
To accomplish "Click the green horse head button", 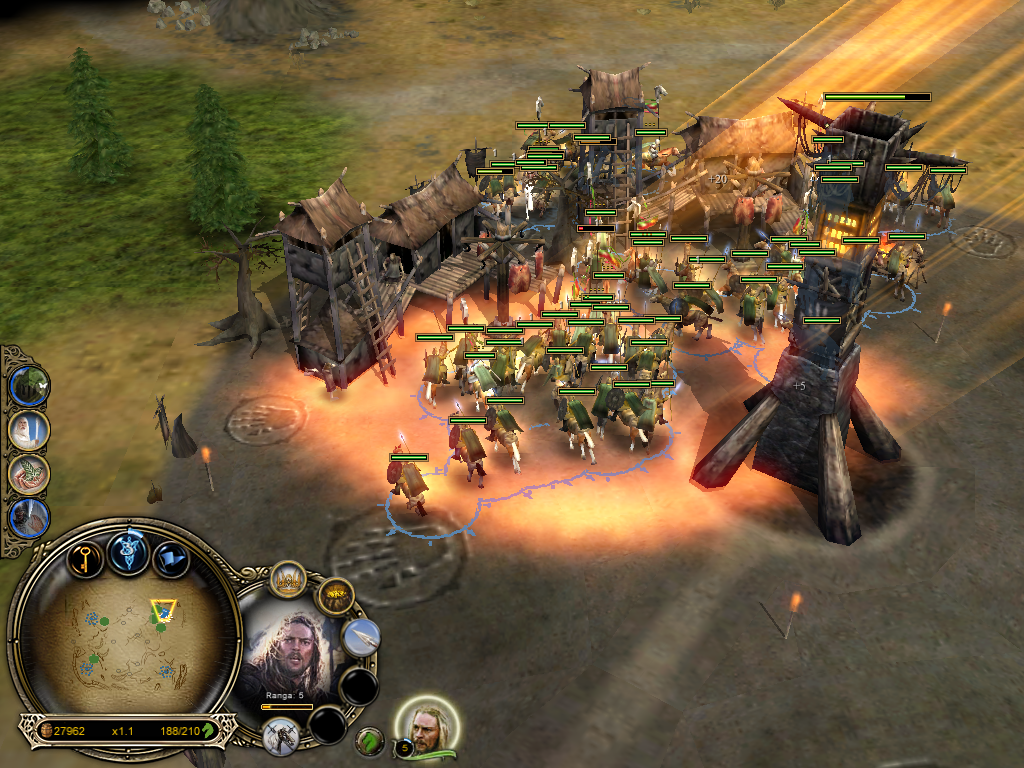I will (370, 741).
